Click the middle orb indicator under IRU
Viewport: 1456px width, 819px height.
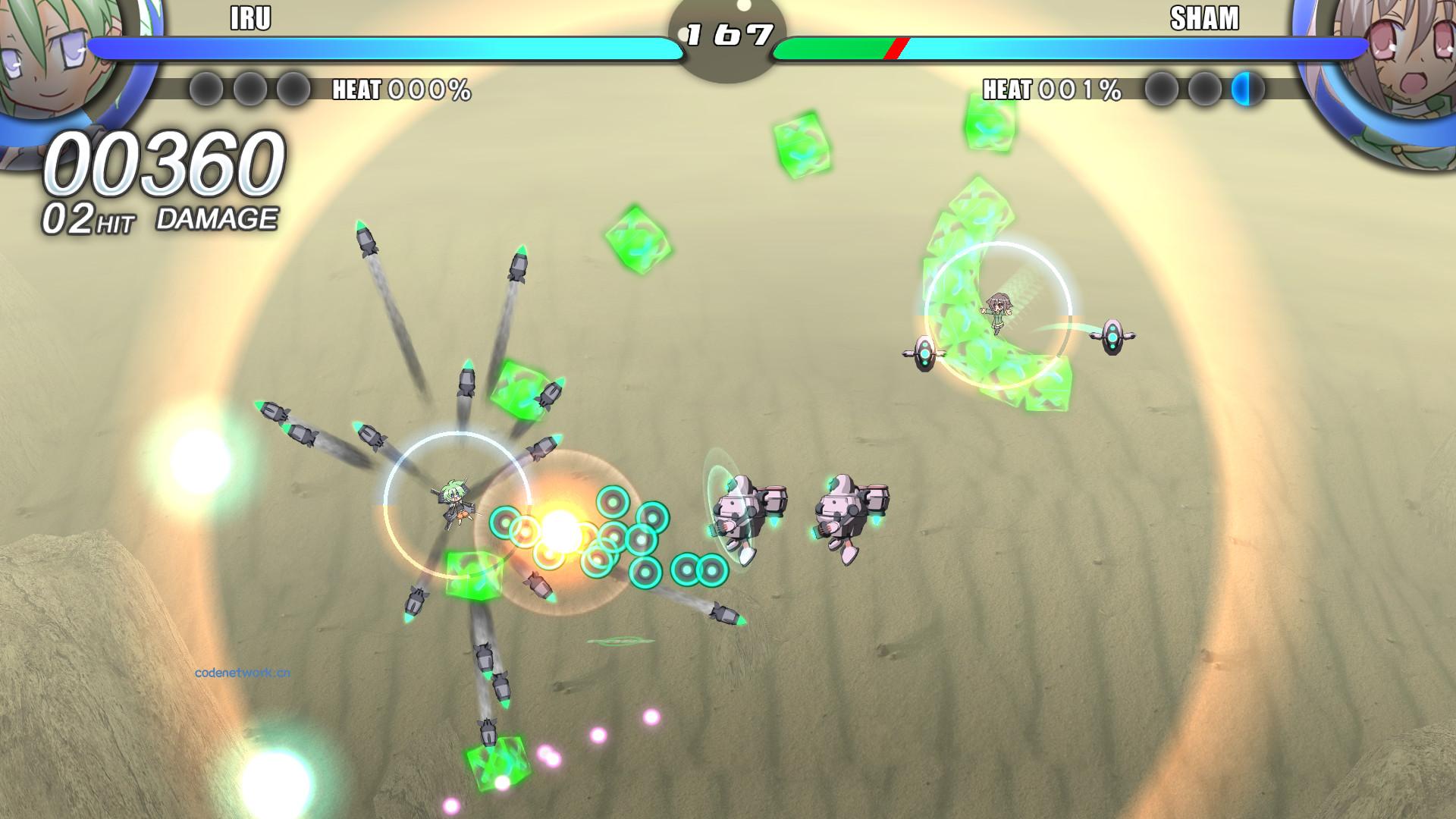[x=249, y=89]
